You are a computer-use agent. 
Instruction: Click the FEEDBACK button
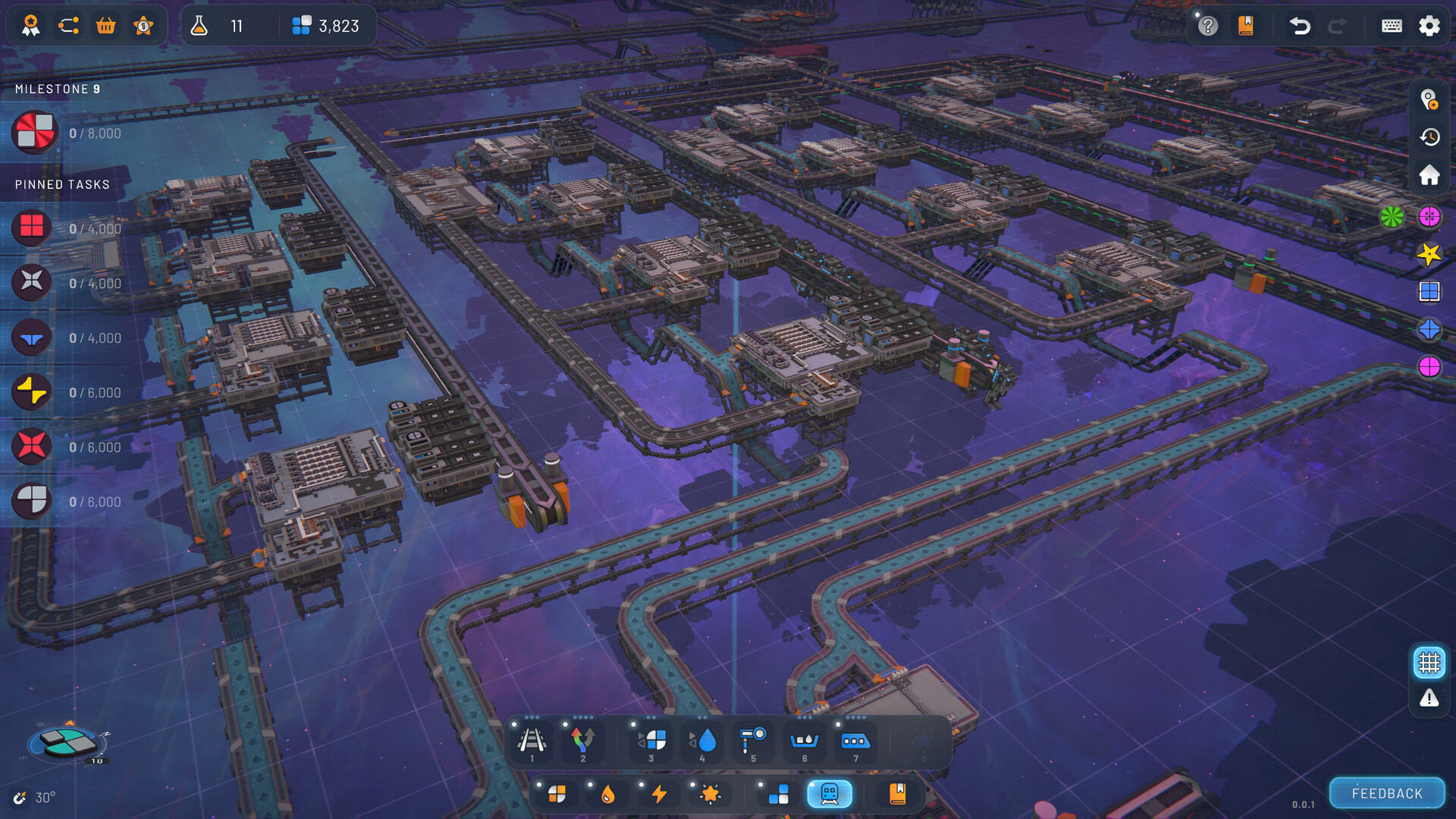click(1386, 793)
